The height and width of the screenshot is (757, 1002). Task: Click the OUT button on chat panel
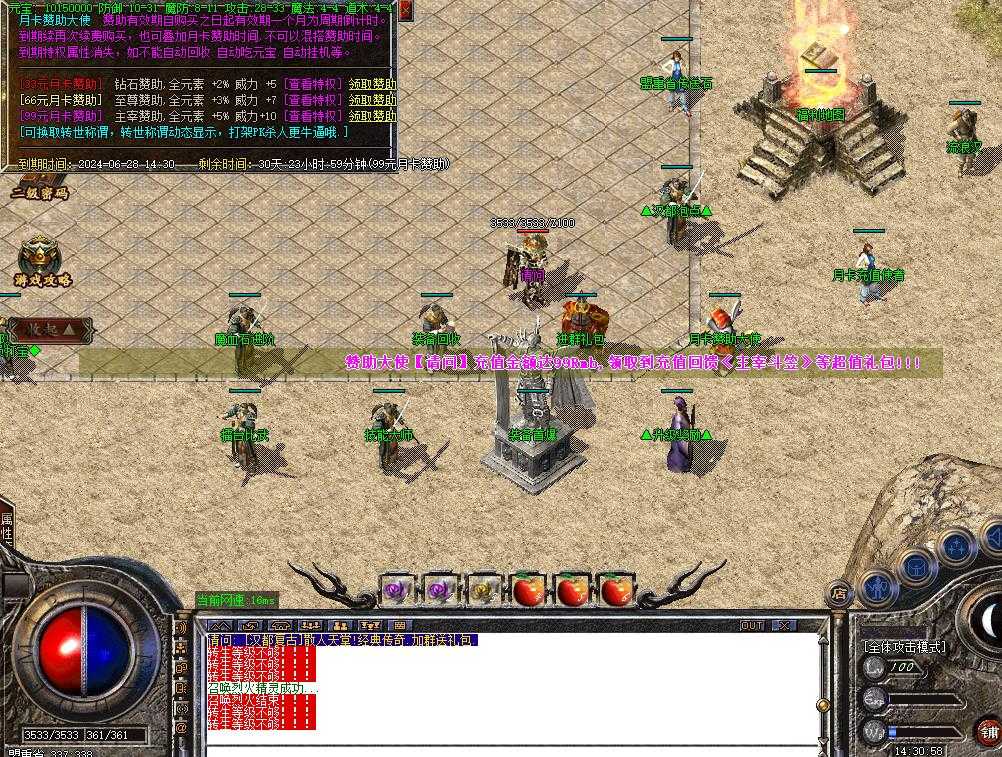point(752,626)
